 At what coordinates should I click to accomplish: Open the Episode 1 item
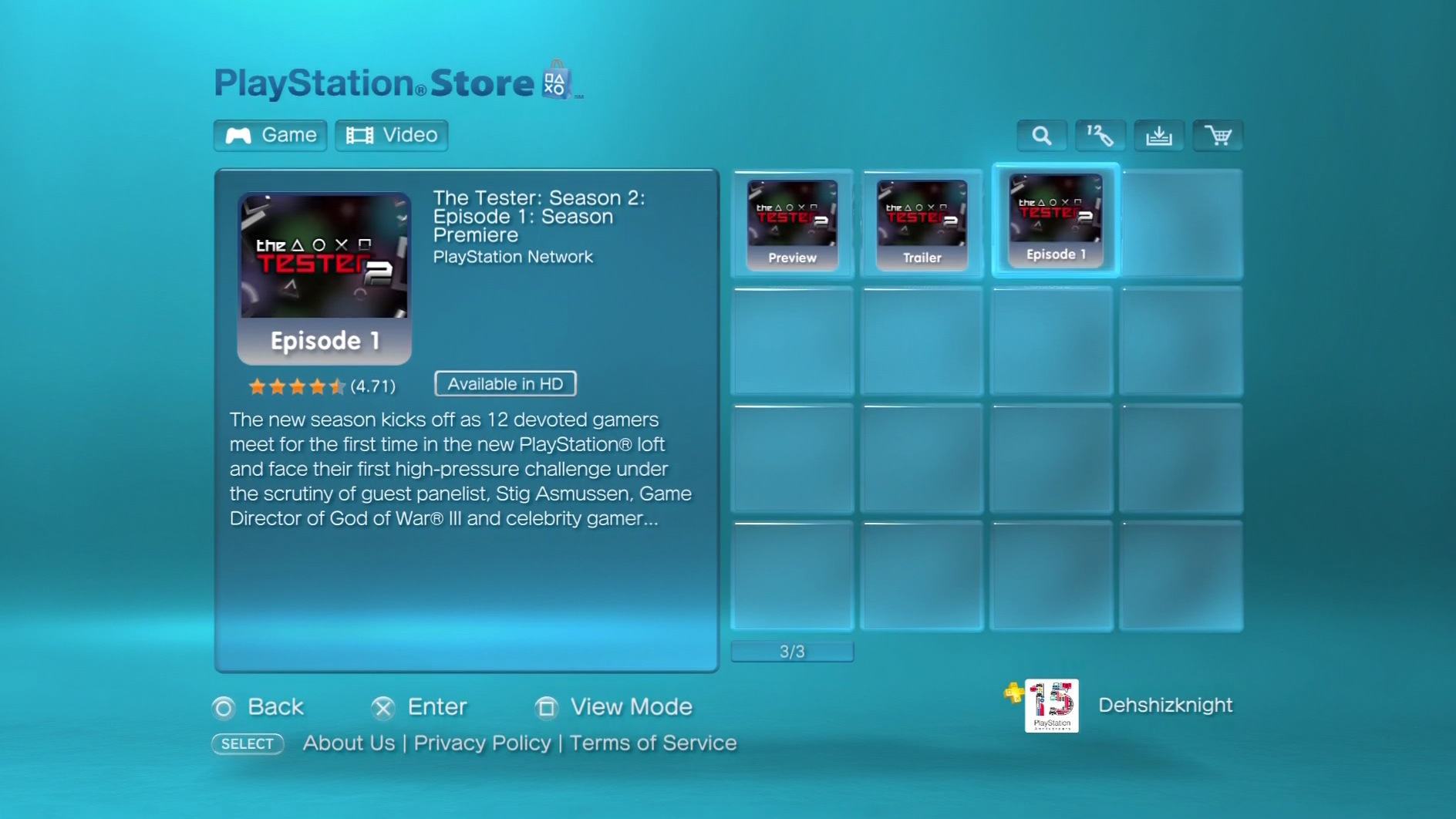1054,221
